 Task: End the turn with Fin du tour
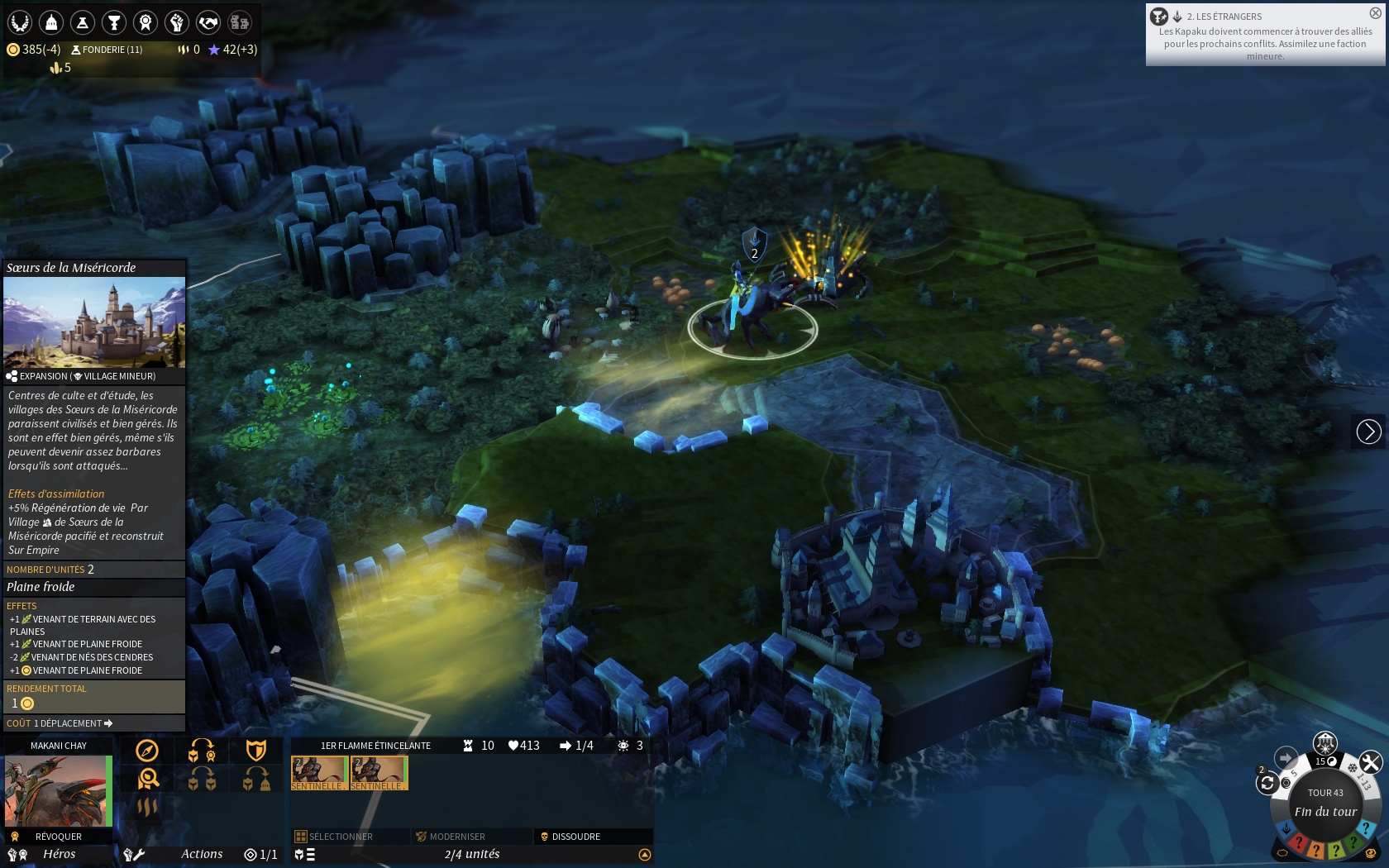pyautogui.click(x=1325, y=811)
